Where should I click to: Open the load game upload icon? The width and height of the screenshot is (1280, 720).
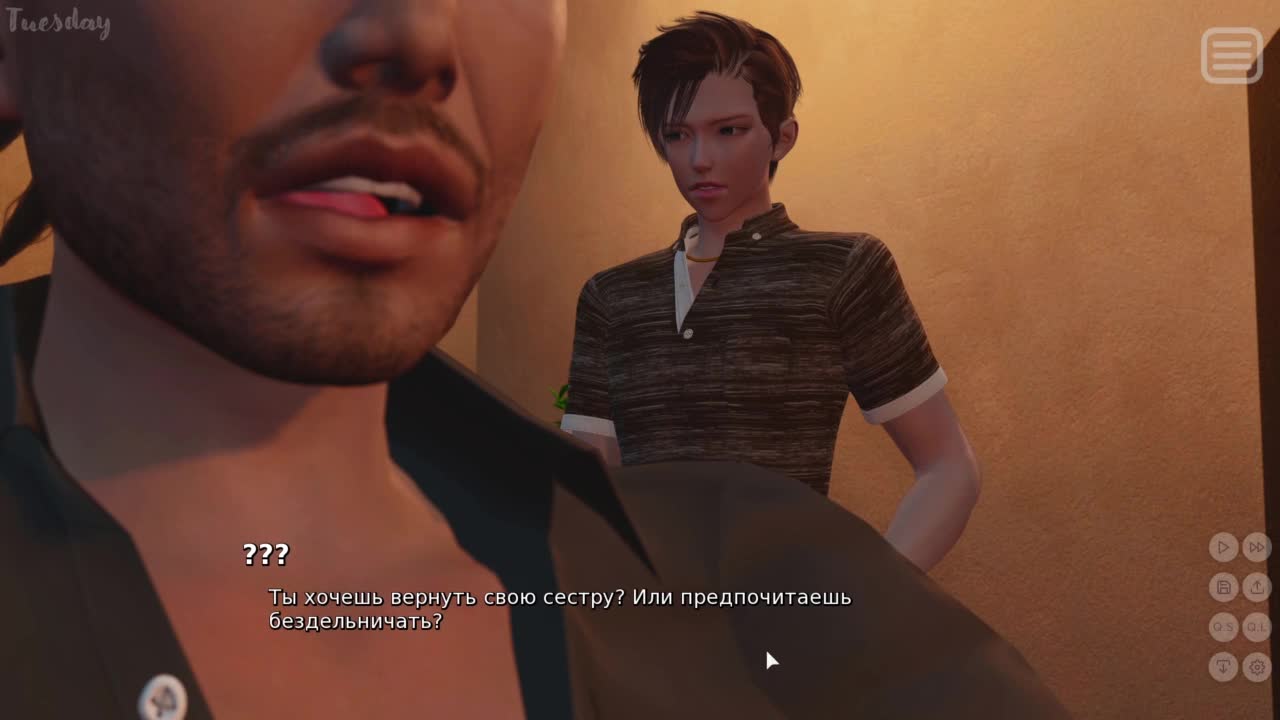coord(1257,587)
